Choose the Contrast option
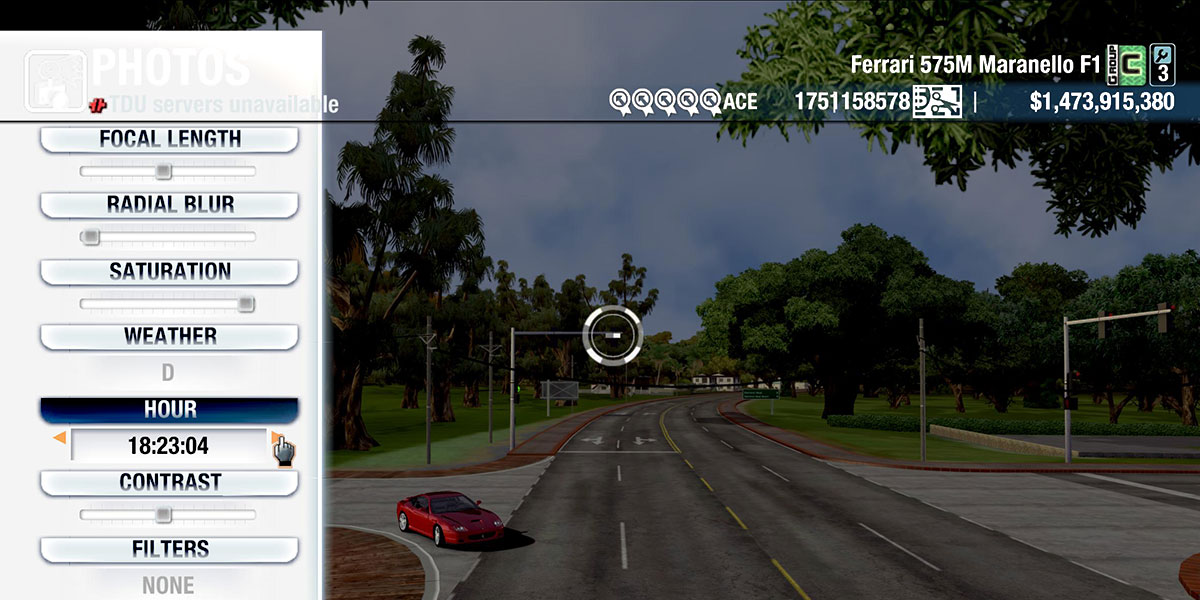The width and height of the screenshot is (1200, 600). click(169, 482)
